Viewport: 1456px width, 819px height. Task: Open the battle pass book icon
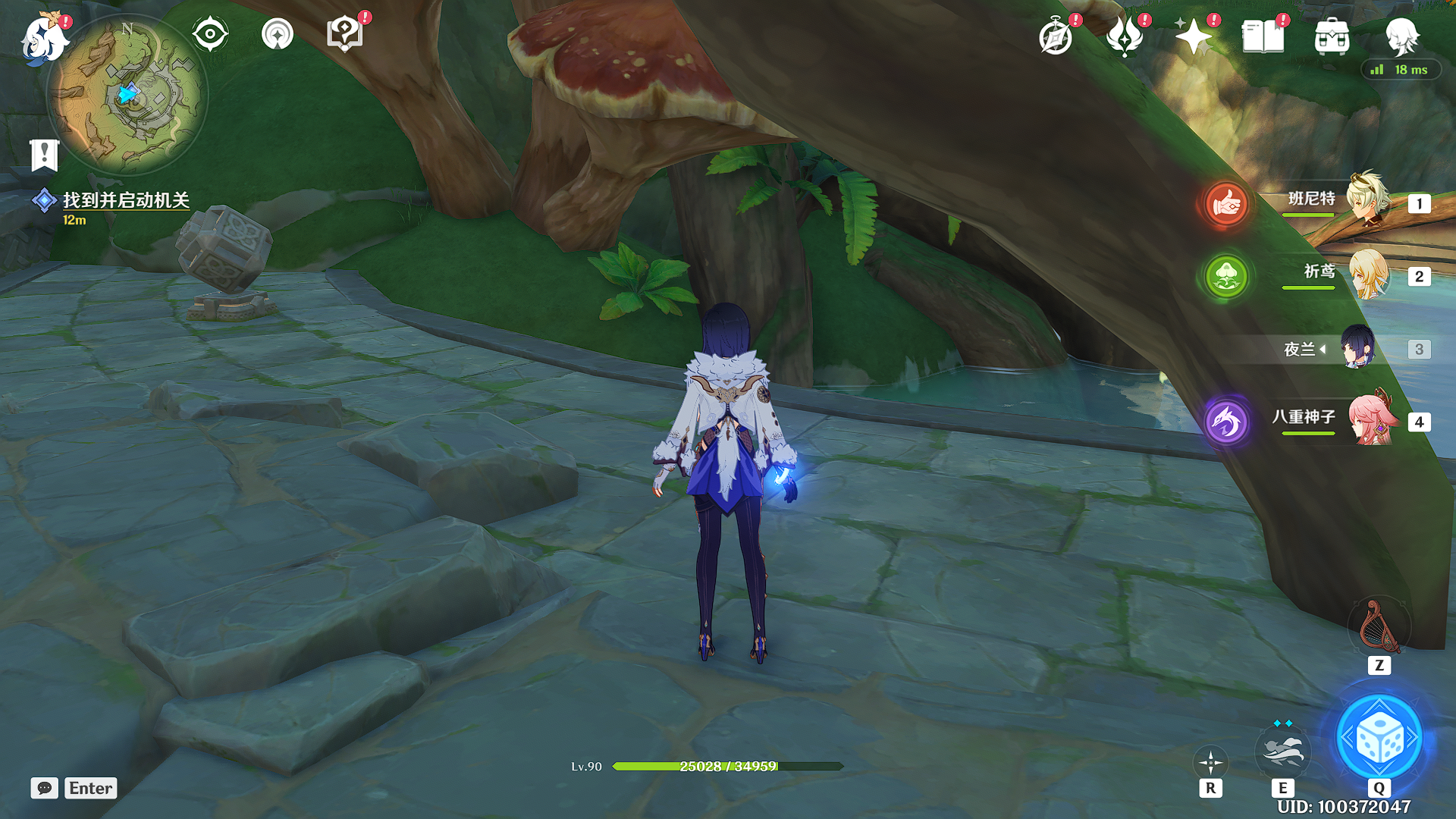pyautogui.click(x=1263, y=36)
